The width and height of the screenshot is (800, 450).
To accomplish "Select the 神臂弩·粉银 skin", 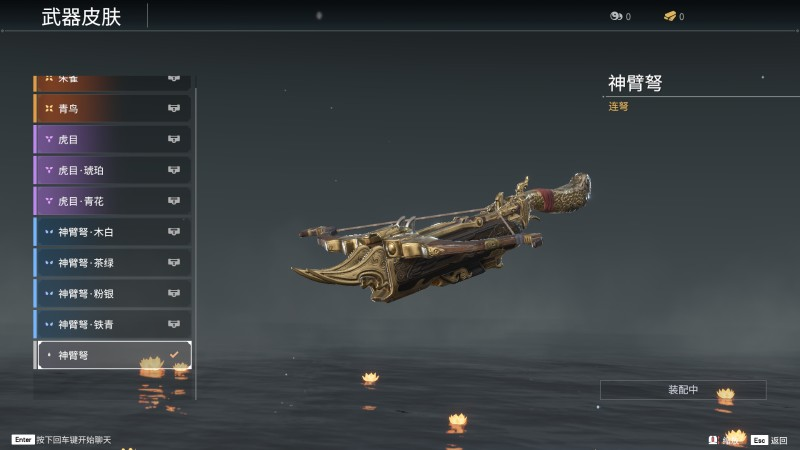I will pos(112,294).
